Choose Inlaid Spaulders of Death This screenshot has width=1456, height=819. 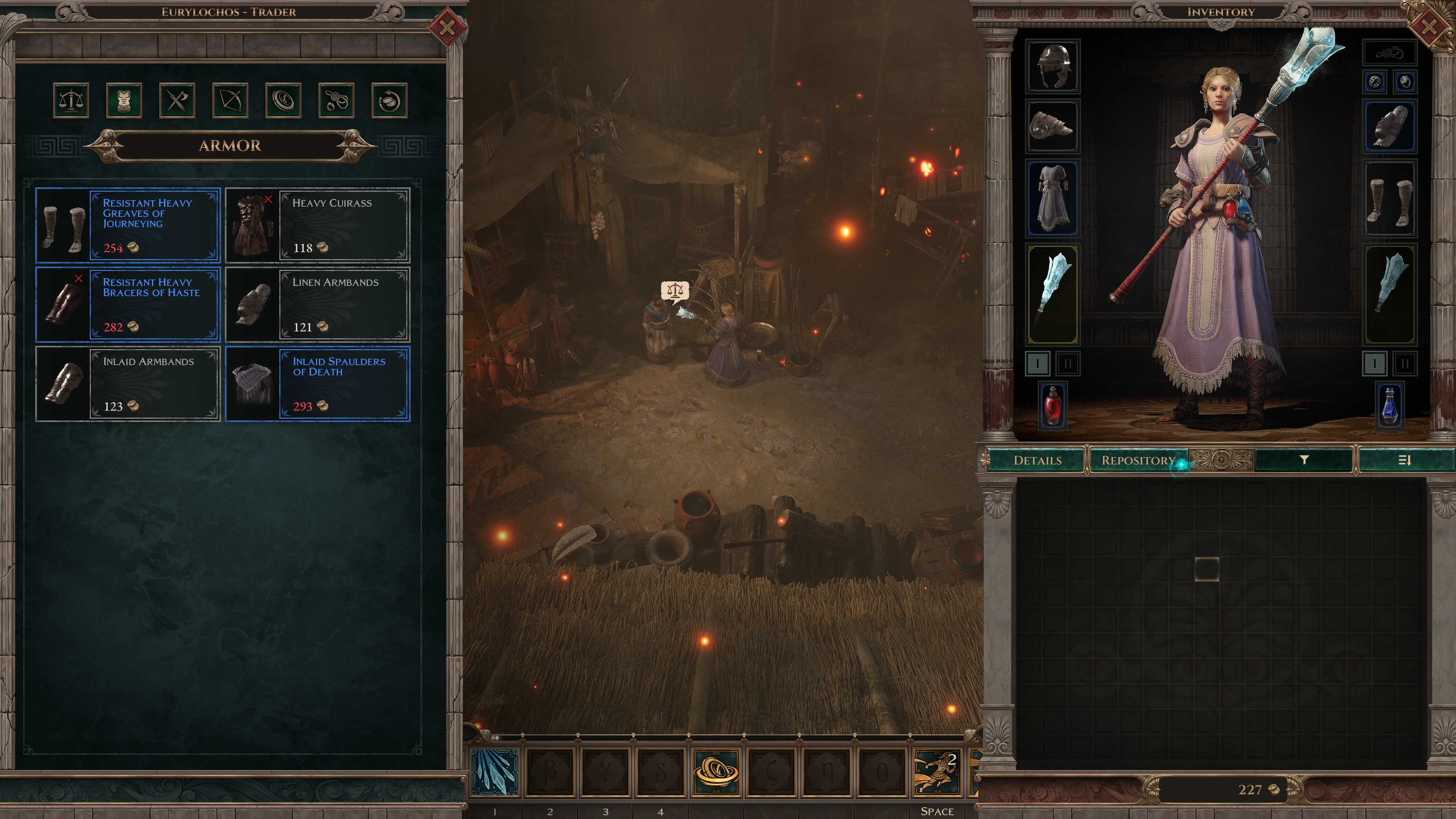pos(318,384)
